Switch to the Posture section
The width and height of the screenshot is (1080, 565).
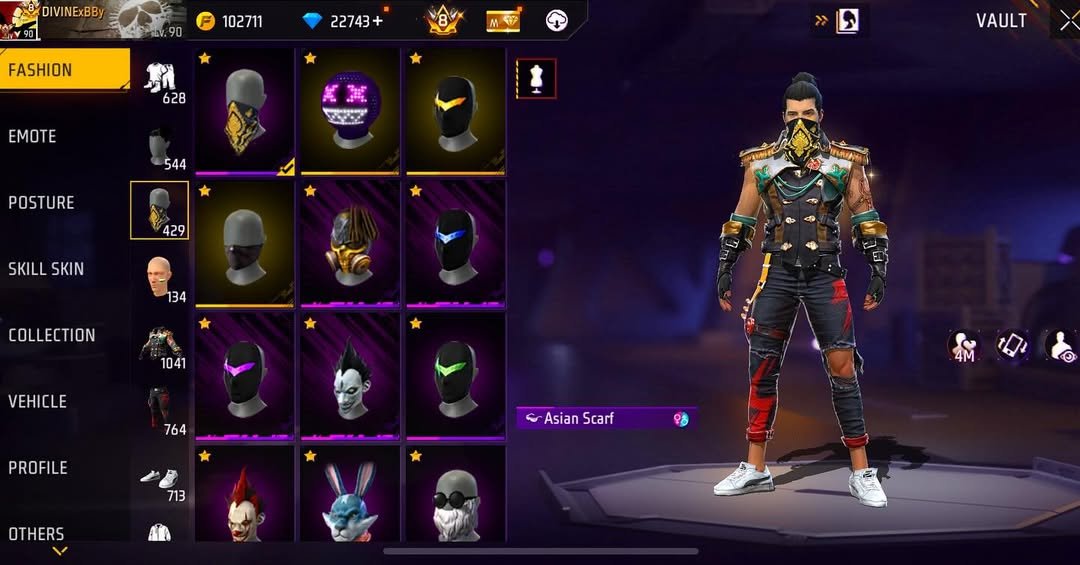pyautogui.click(x=41, y=203)
